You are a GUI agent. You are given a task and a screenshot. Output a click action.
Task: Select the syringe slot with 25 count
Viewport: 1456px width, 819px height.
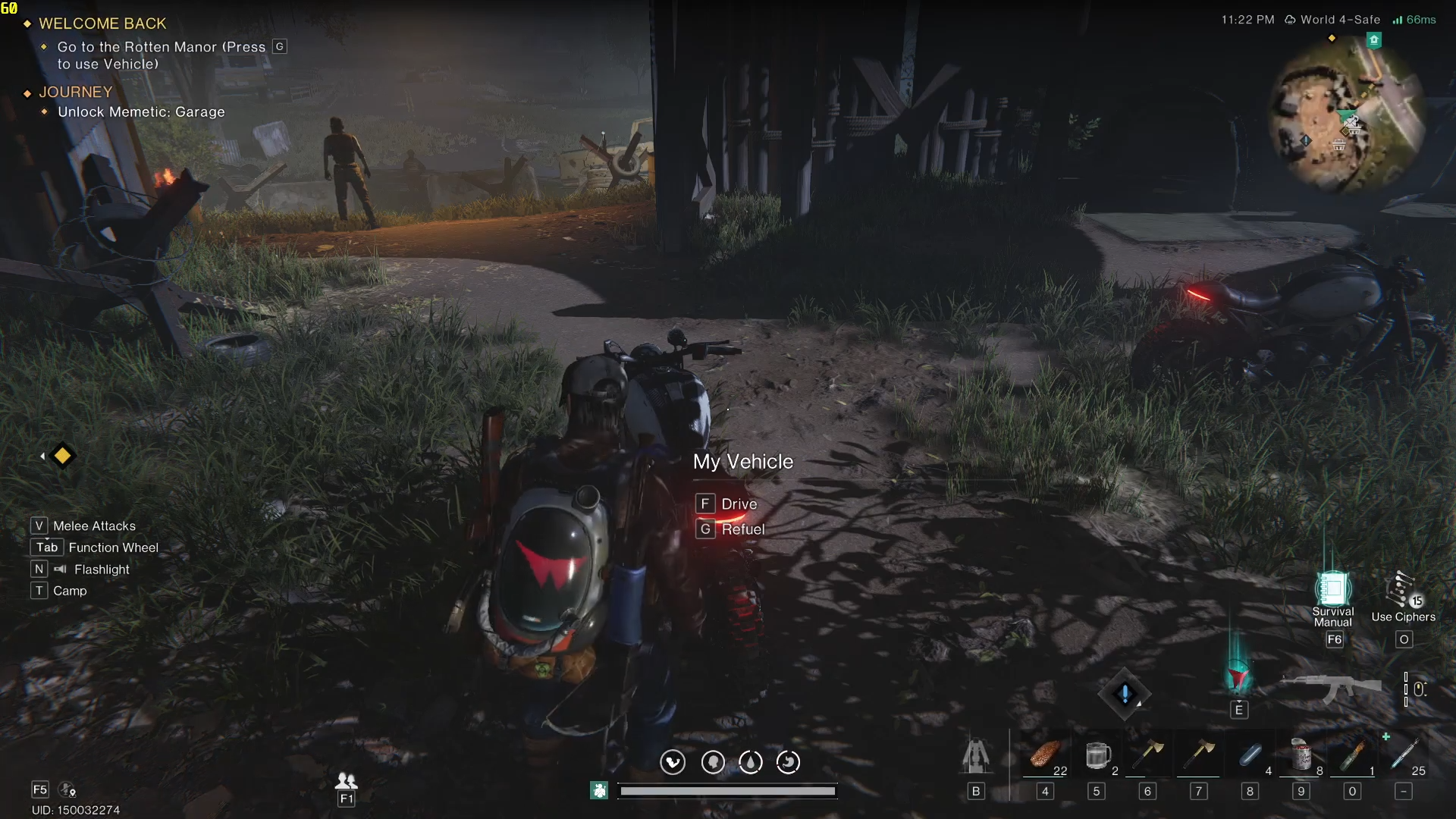pos(1404,755)
